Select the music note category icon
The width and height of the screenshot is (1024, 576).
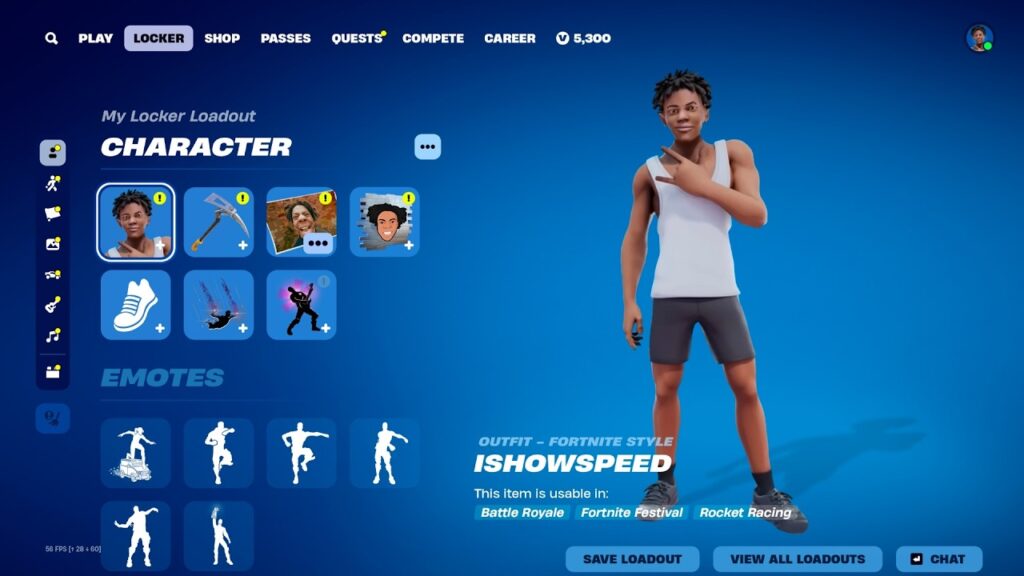coord(53,336)
